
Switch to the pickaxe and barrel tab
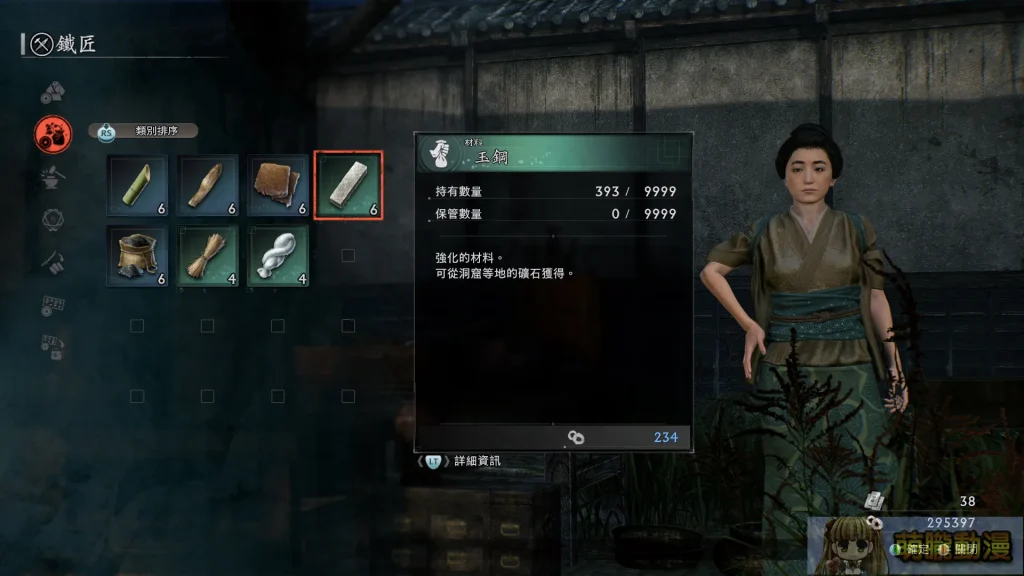pyautogui.click(x=52, y=262)
